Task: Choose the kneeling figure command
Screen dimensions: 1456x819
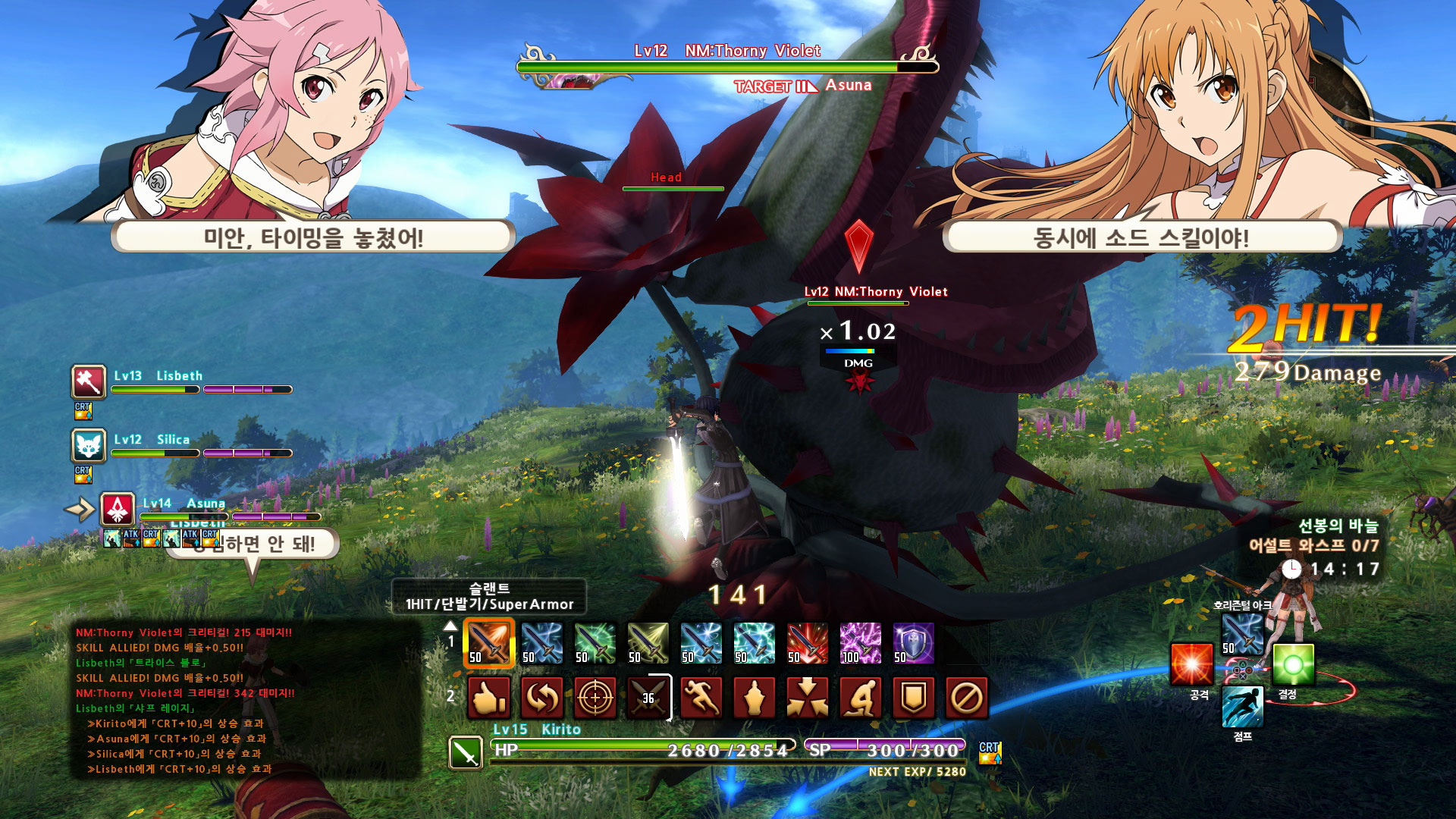Action: click(861, 698)
